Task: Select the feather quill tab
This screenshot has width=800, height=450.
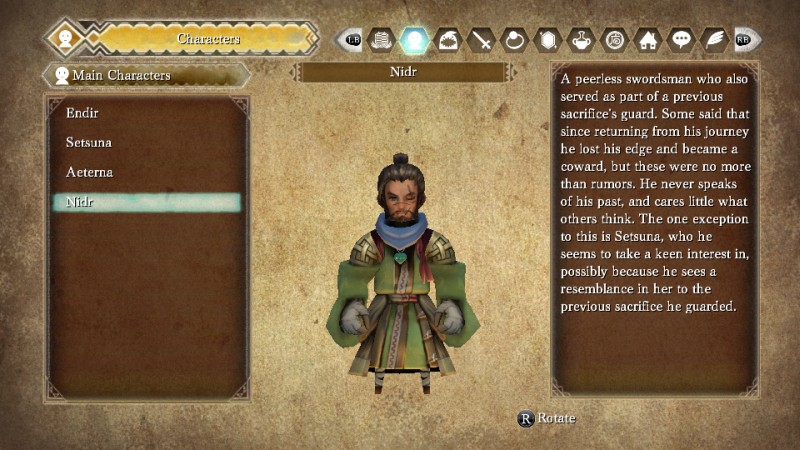Action: (714, 40)
